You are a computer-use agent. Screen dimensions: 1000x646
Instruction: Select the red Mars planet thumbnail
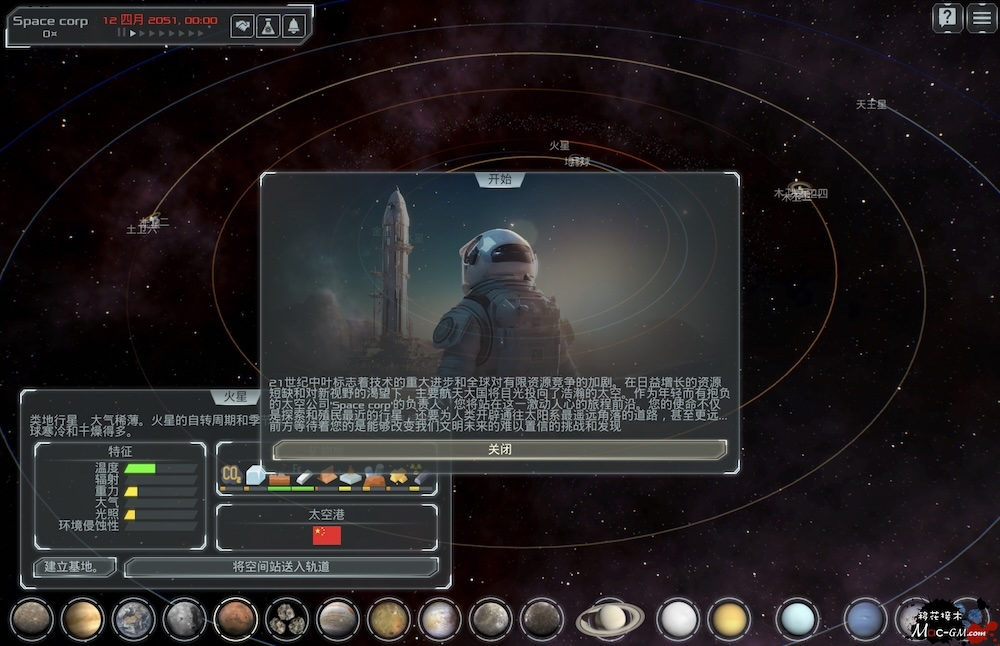click(x=235, y=619)
